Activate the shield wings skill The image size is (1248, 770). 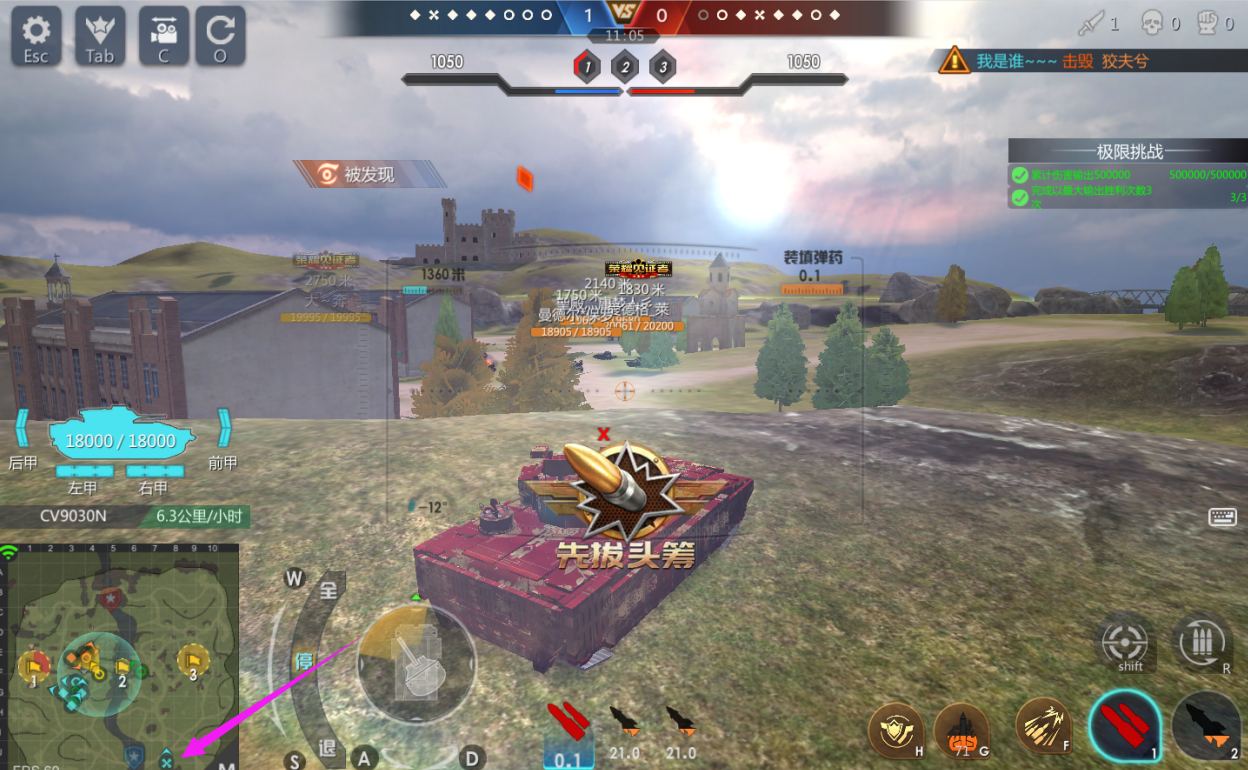(x=895, y=730)
